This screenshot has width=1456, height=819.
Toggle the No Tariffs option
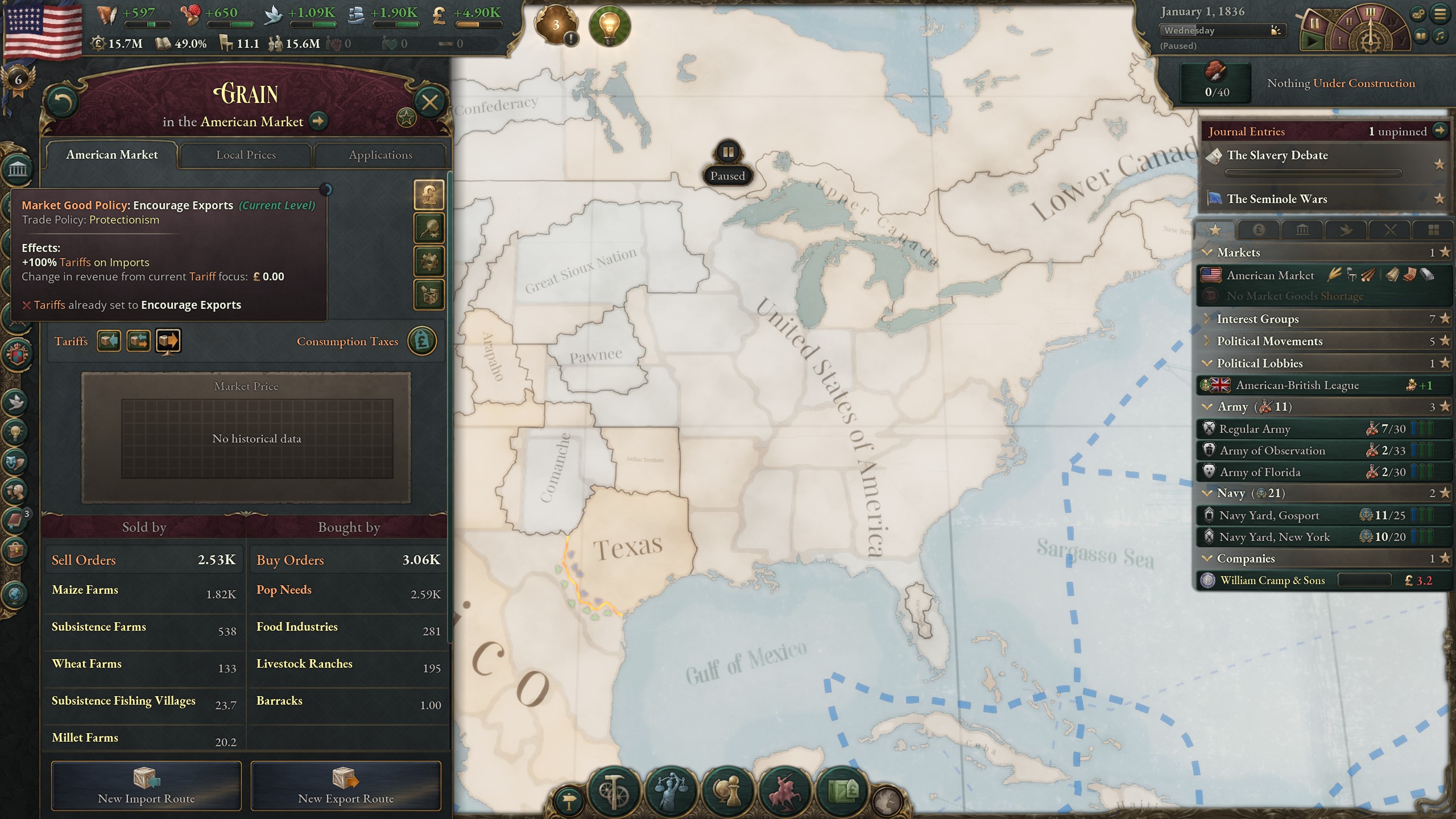(139, 340)
